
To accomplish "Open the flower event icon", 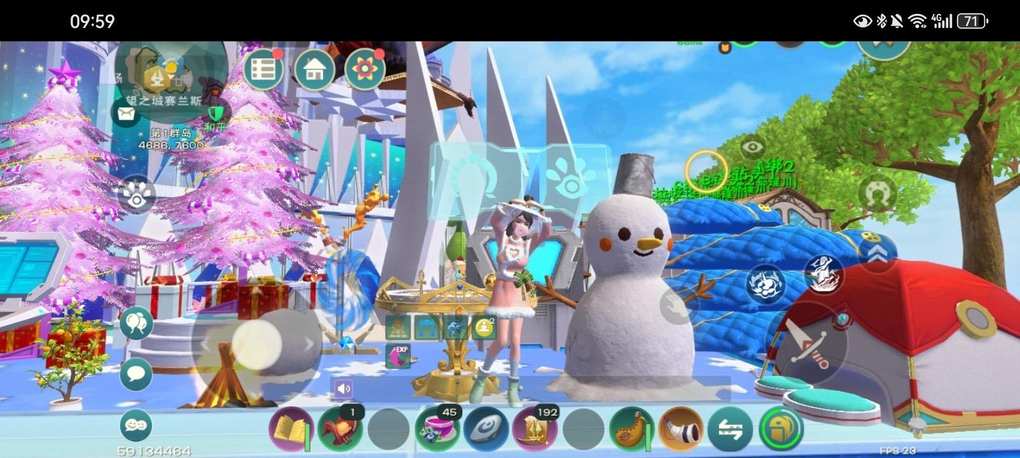I will tap(365, 69).
